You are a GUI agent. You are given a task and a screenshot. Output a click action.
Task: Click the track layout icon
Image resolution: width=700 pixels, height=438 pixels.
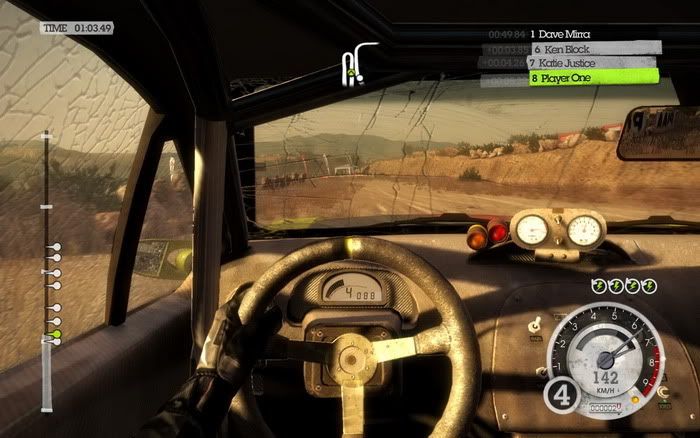tap(354, 65)
